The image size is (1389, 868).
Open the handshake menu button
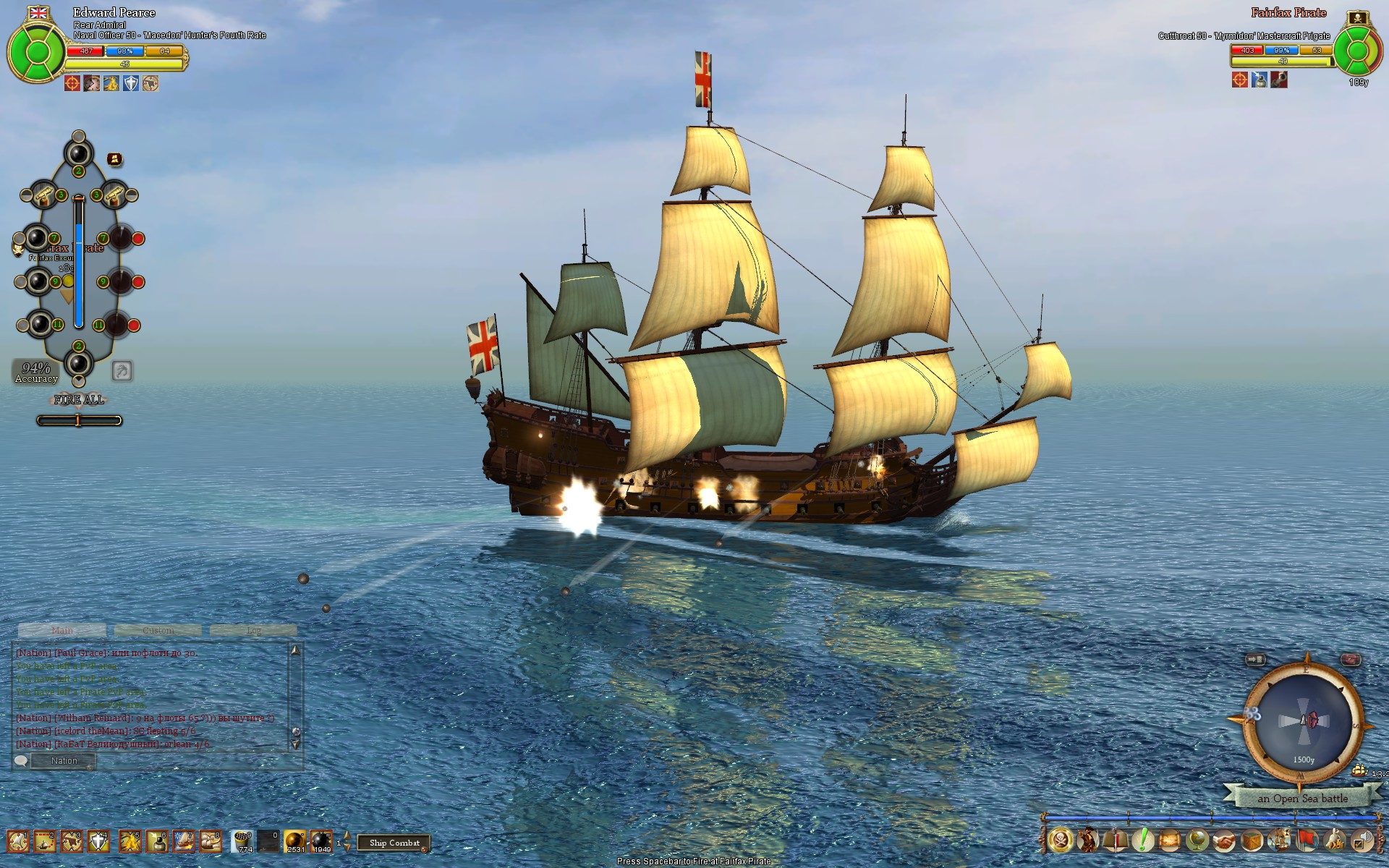(1224, 841)
